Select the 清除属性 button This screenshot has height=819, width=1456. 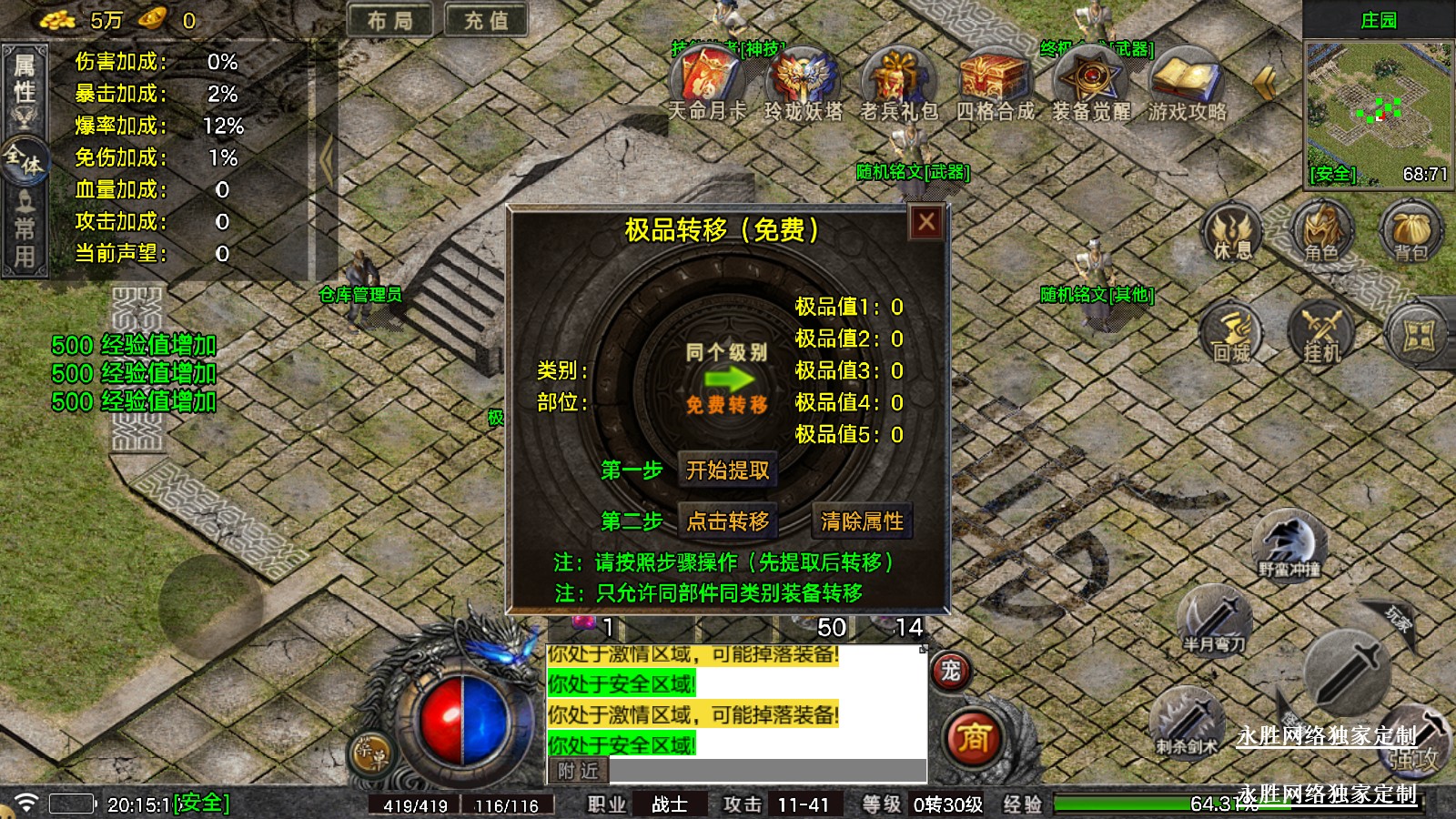[x=862, y=521]
